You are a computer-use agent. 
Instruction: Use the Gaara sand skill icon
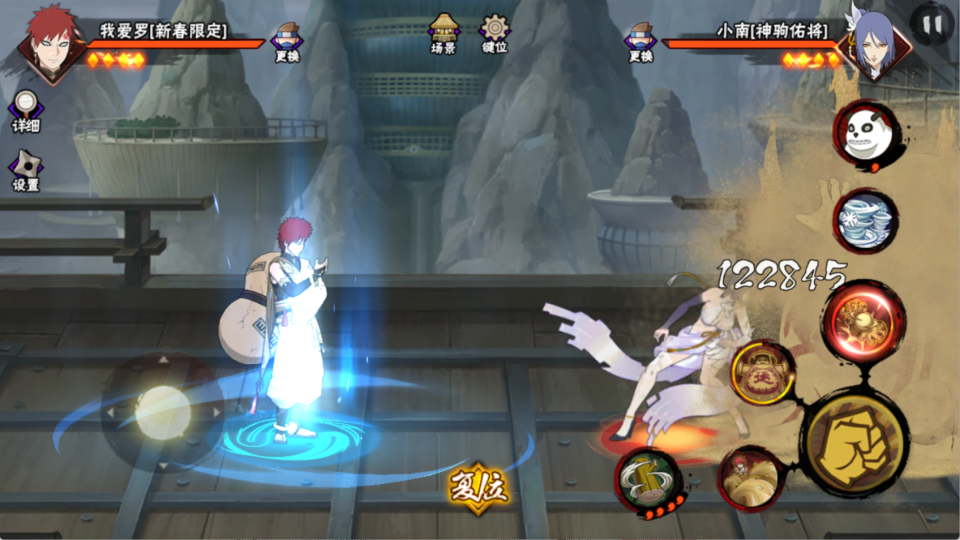pyautogui.click(x=751, y=478)
